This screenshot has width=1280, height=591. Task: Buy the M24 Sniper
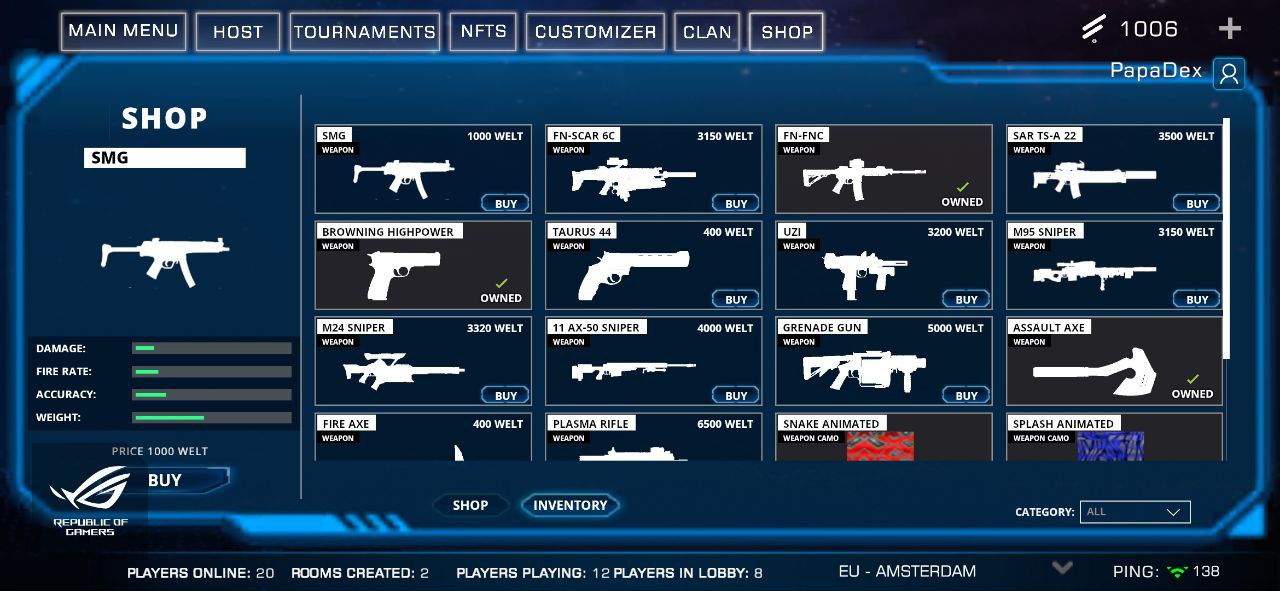(506, 395)
